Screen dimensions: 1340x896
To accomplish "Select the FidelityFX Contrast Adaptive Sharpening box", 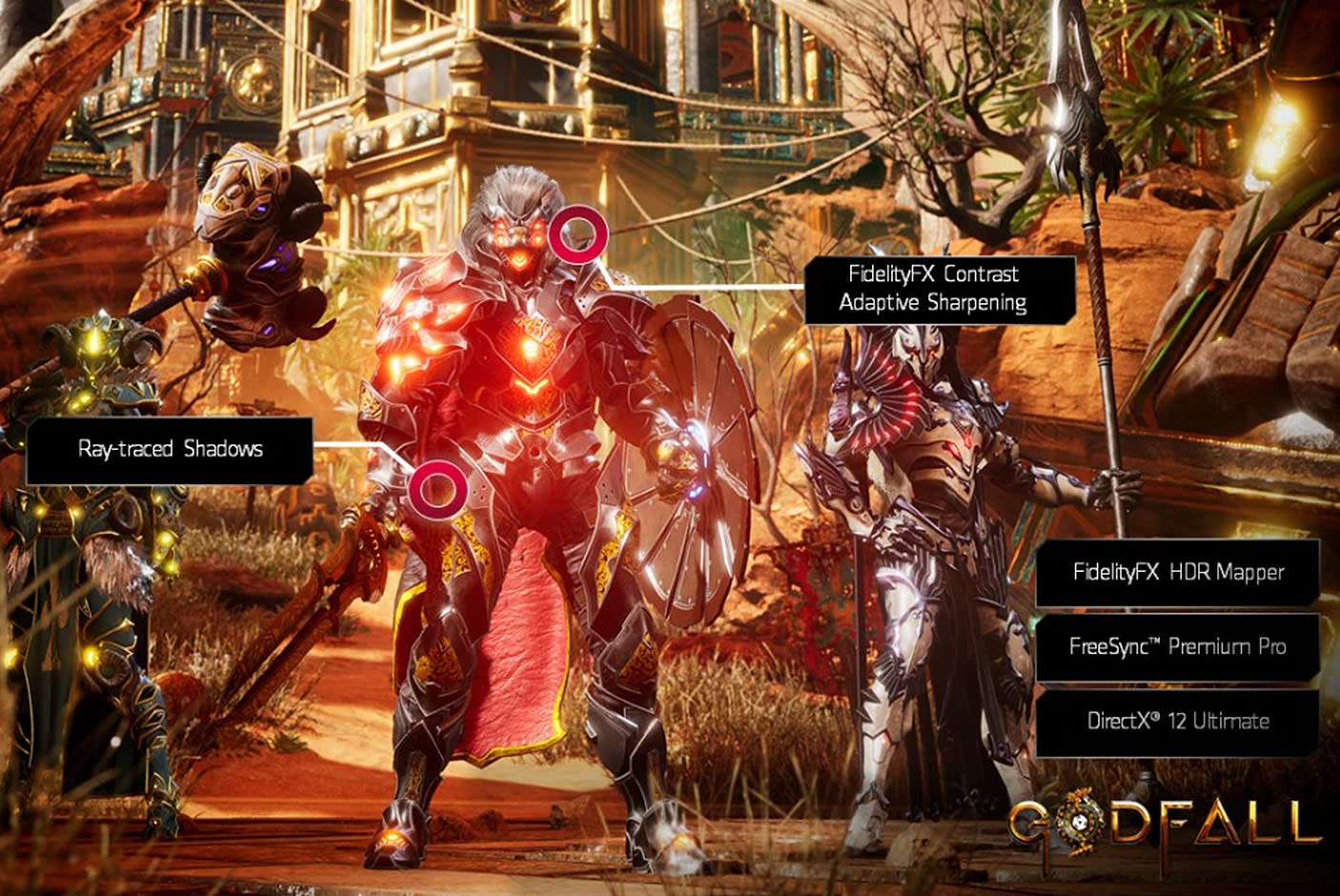I will click(940, 289).
